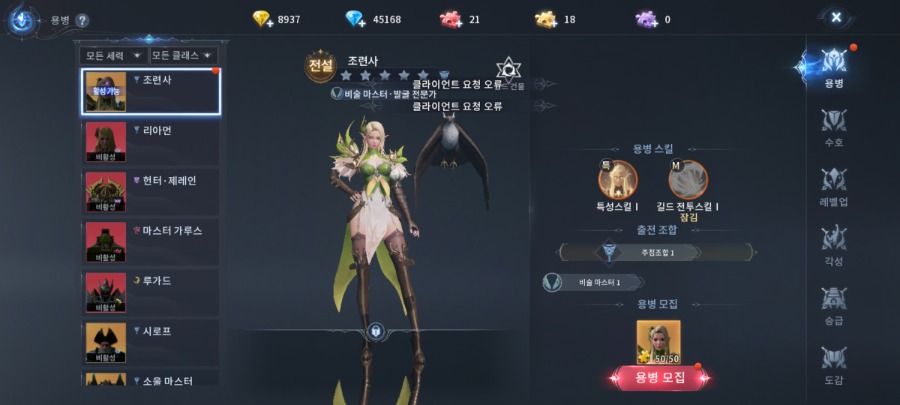Open the help question mark icon
The image size is (900, 405).
(x=82, y=20)
